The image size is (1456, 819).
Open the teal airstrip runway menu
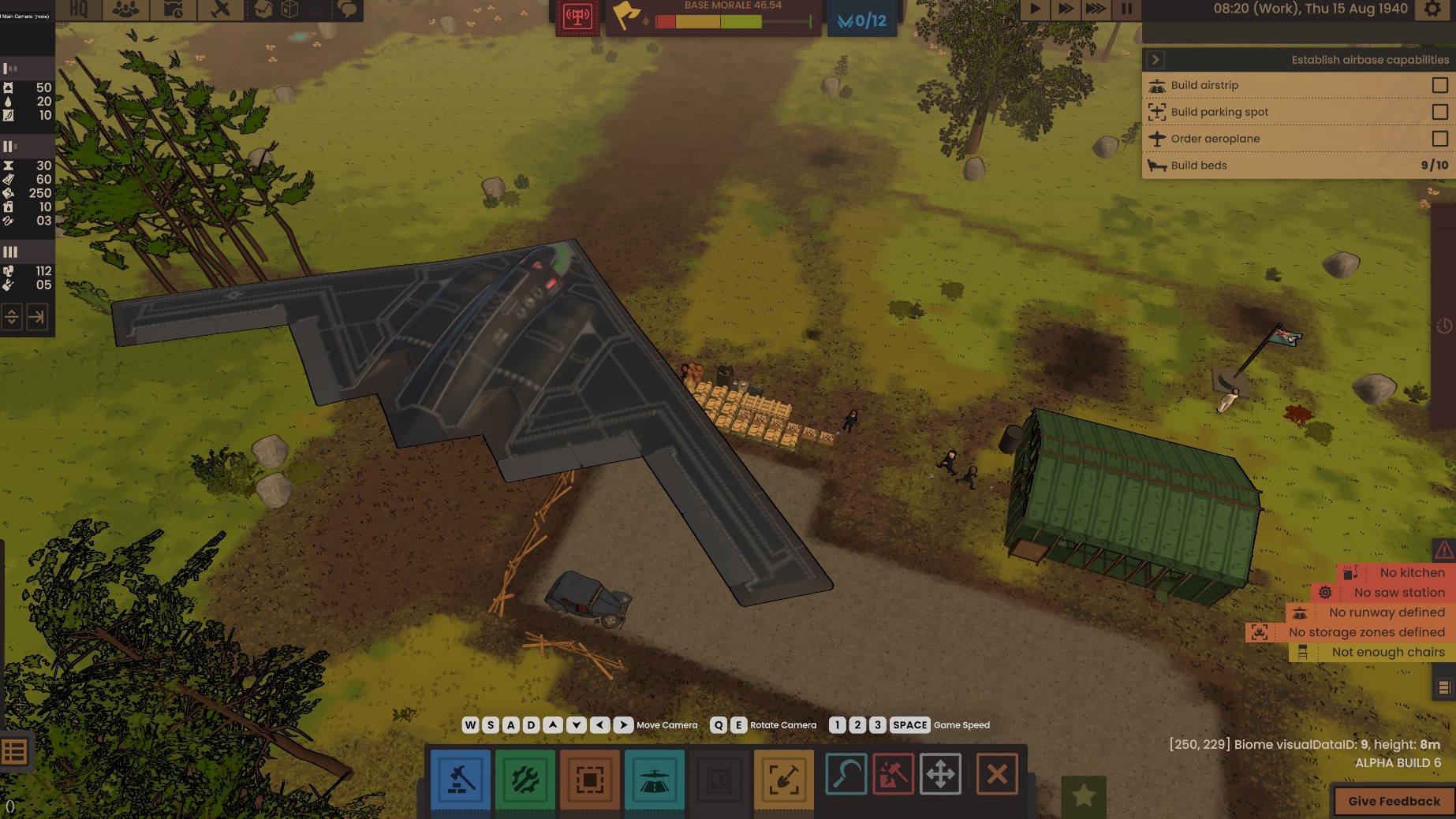pos(654,779)
